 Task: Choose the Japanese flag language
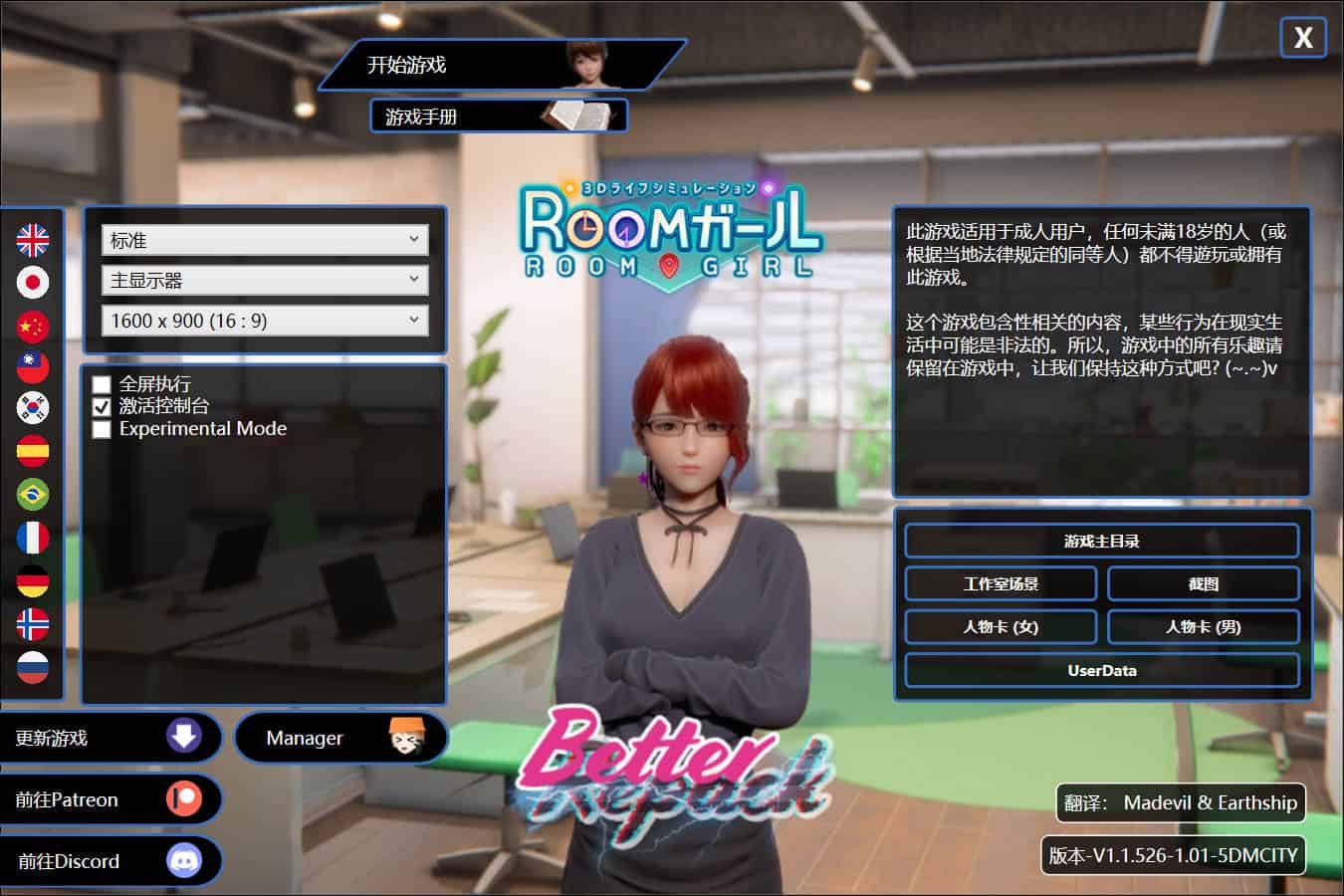(x=33, y=283)
